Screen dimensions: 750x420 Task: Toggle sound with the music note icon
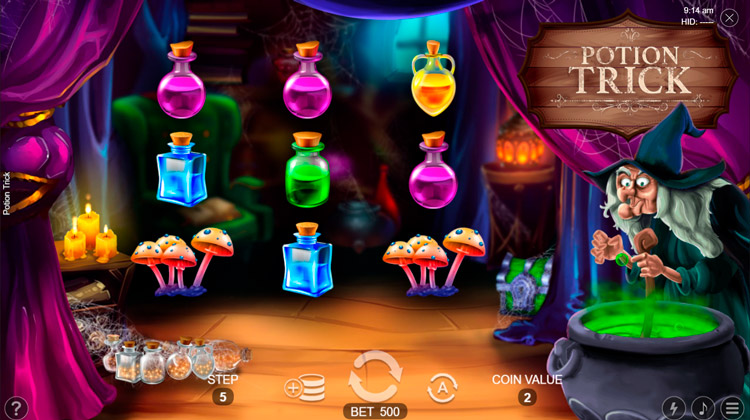tap(703, 408)
